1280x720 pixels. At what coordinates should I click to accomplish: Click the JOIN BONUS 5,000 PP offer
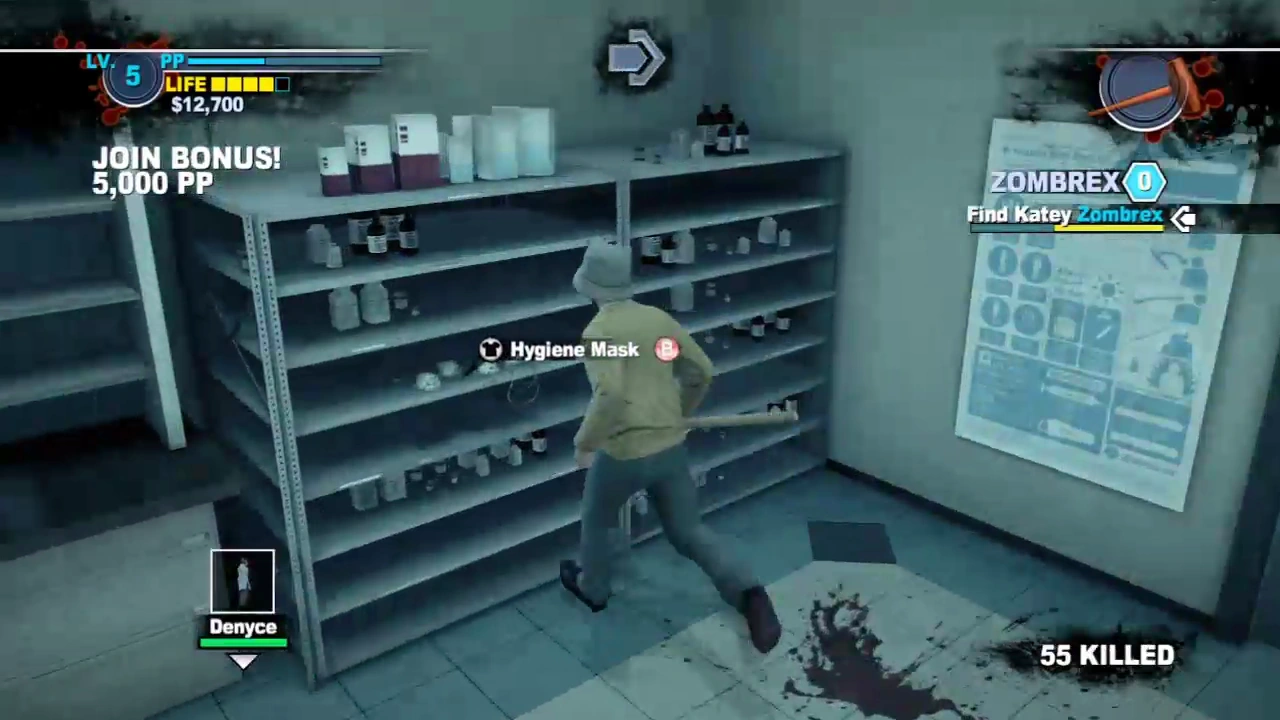pos(186,170)
